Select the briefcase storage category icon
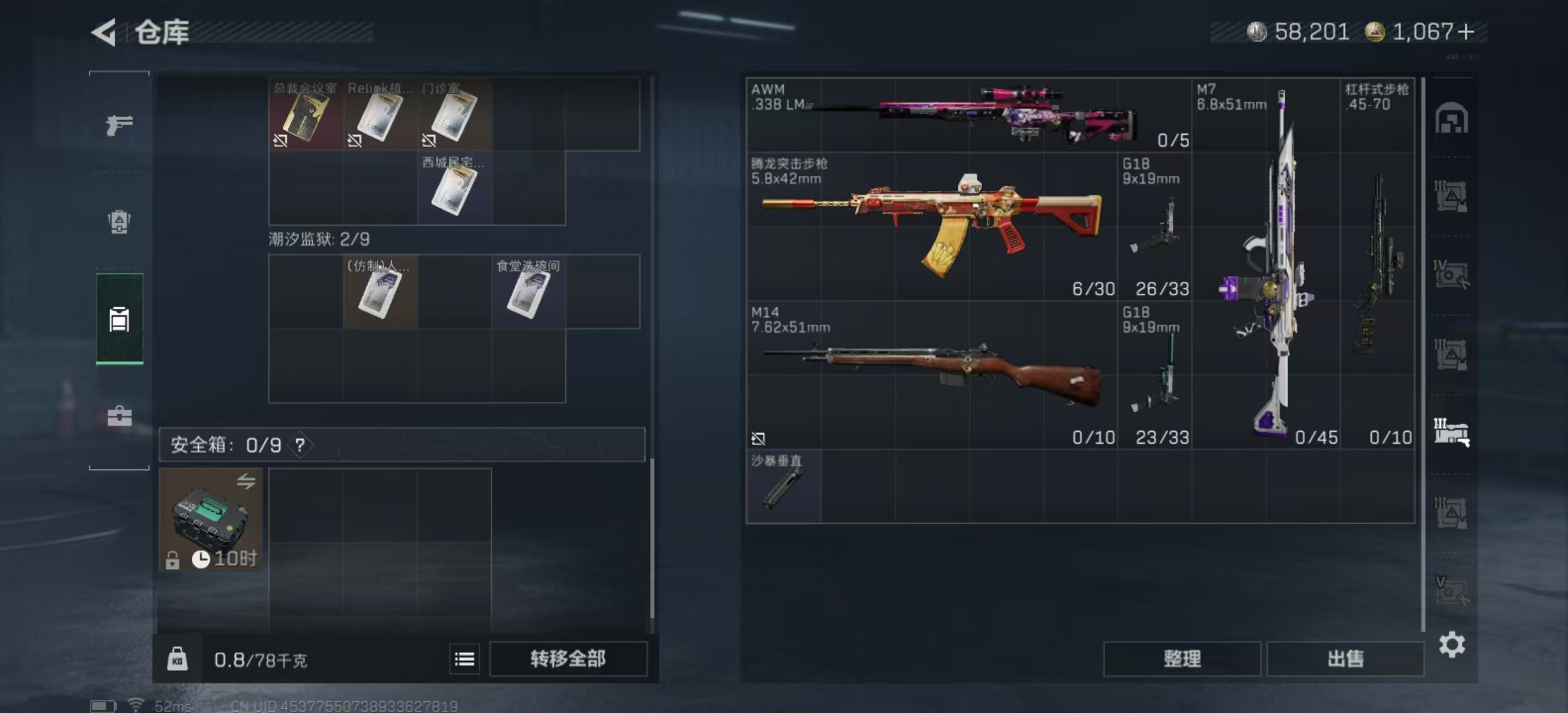This screenshot has width=1568, height=713. click(119, 416)
